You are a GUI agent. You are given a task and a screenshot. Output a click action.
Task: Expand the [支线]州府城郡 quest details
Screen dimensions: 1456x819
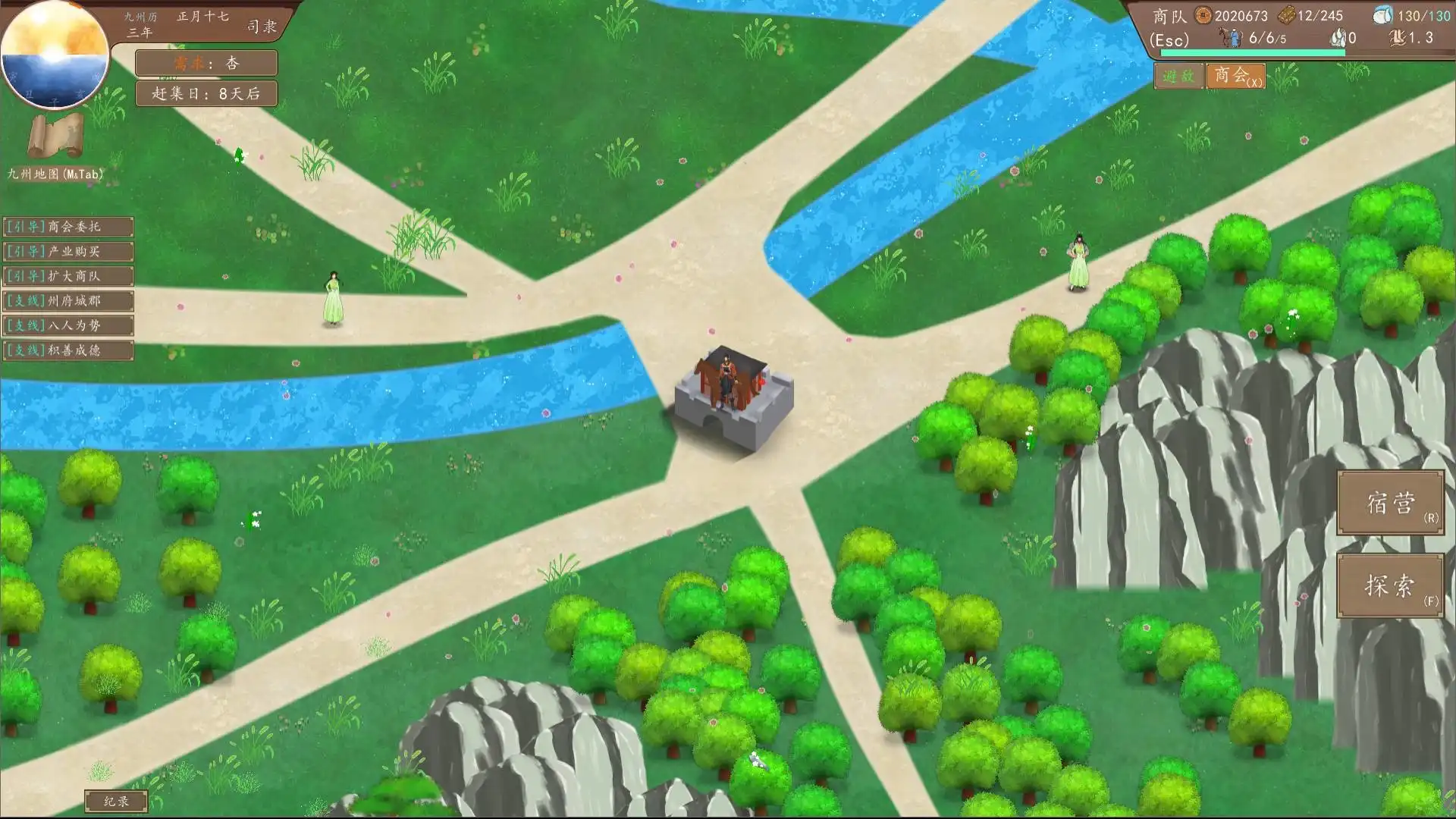pos(67,301)
